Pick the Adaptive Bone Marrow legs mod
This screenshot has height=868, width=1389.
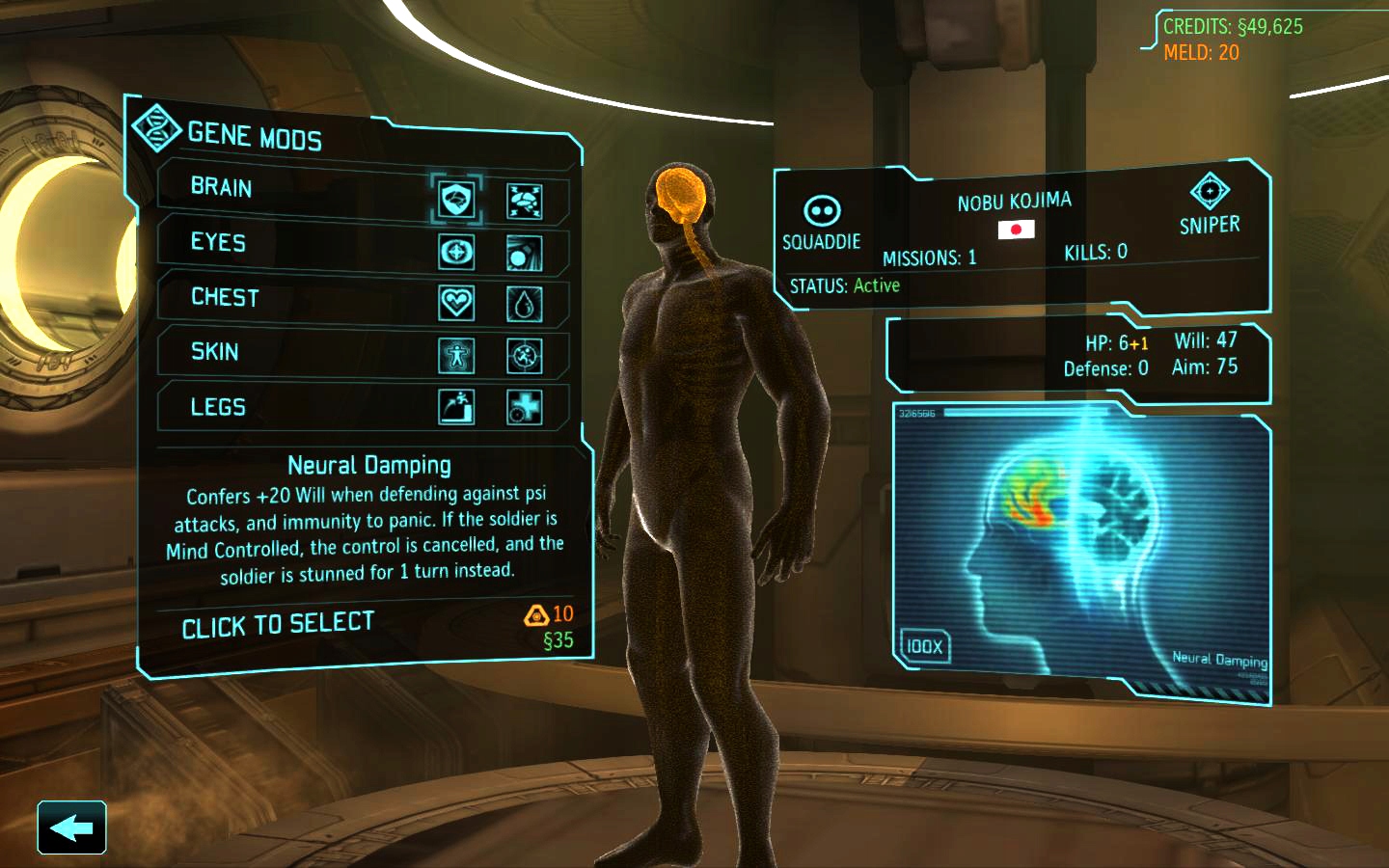point(524,409)
